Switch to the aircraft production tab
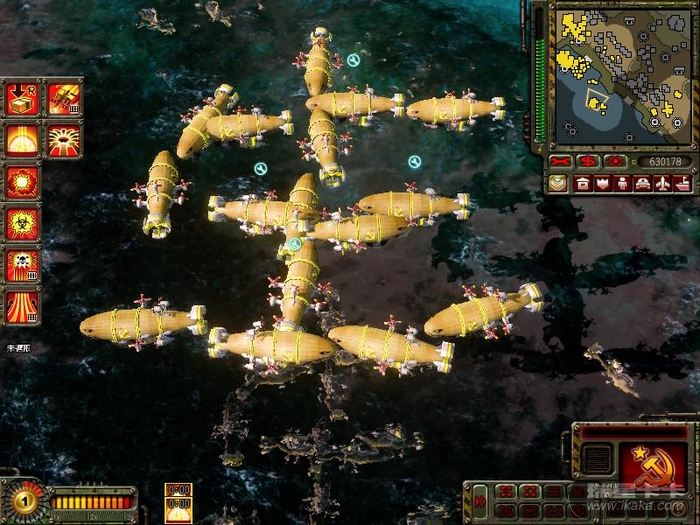The image size is (700, 525). click(663, 183)
